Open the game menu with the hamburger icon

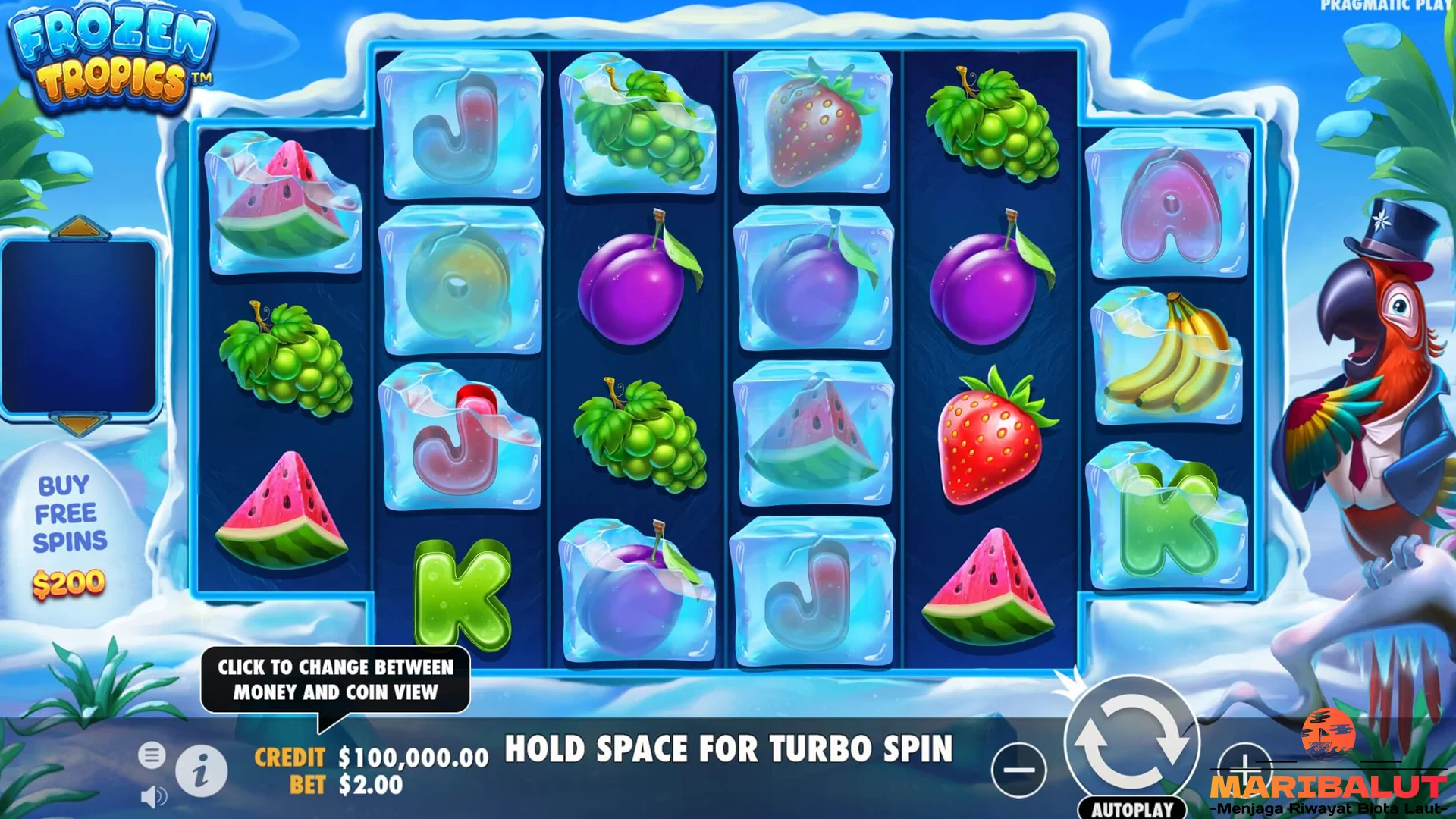tap(152, 755)
